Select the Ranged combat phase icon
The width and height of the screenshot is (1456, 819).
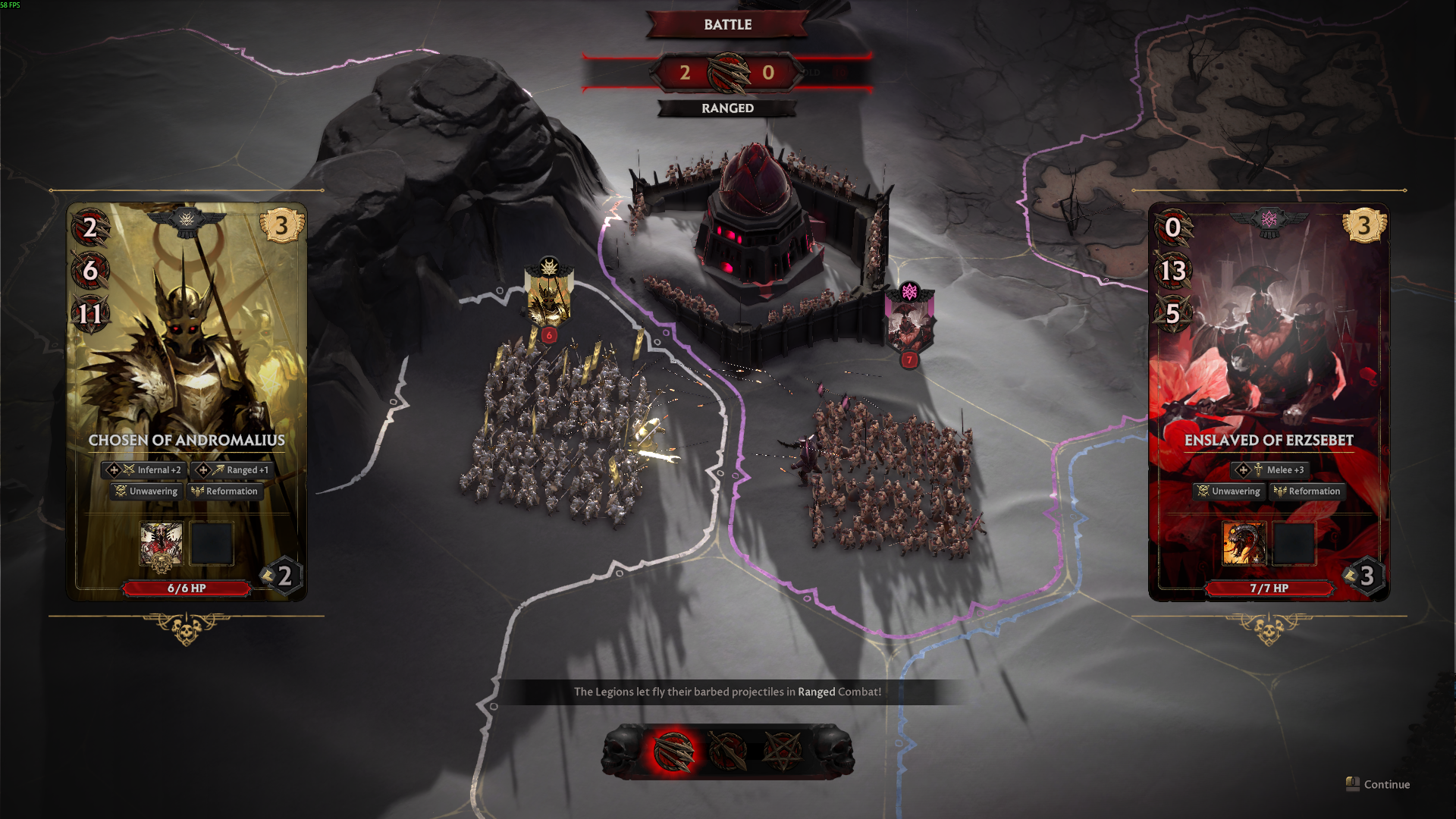click(673, 752)
